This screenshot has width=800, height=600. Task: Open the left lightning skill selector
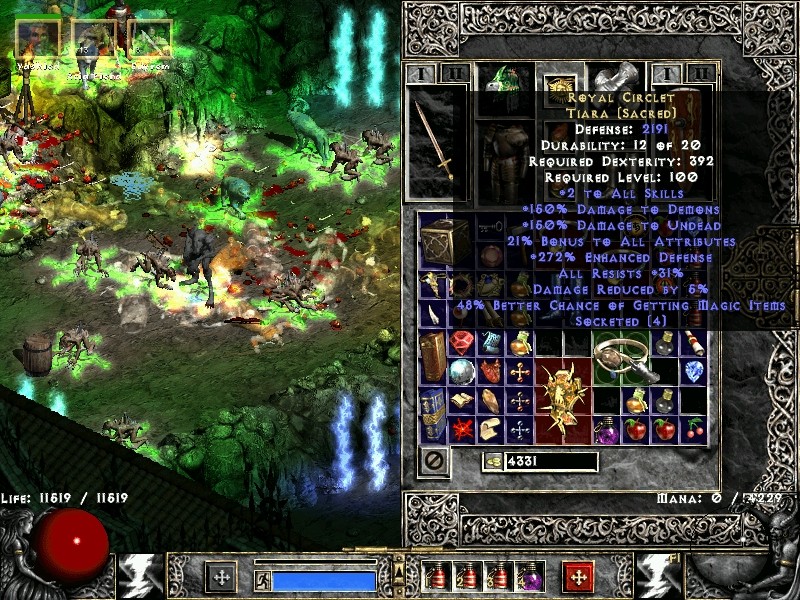(x=139, y=577)
